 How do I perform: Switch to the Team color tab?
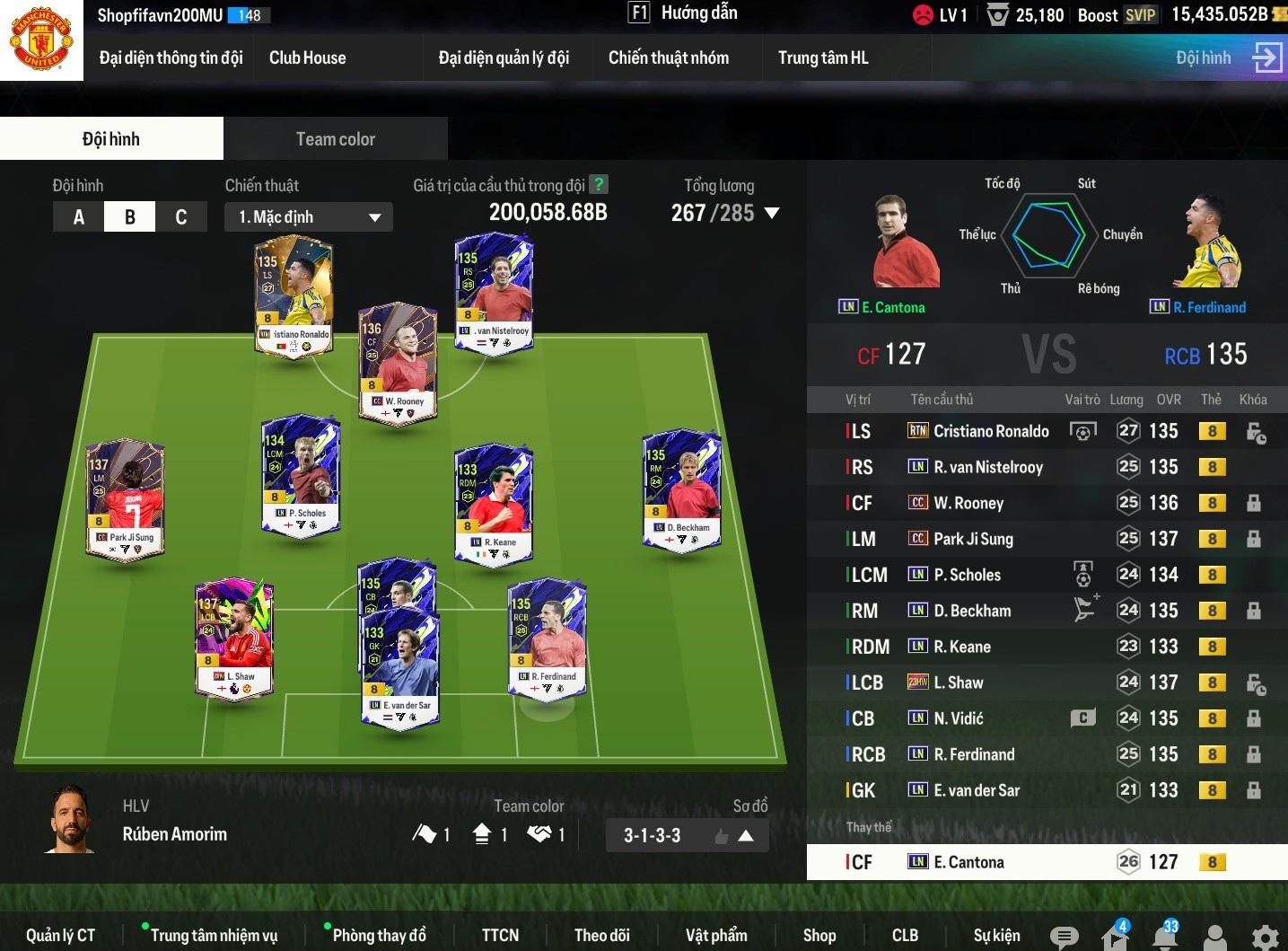coord(335,139)
